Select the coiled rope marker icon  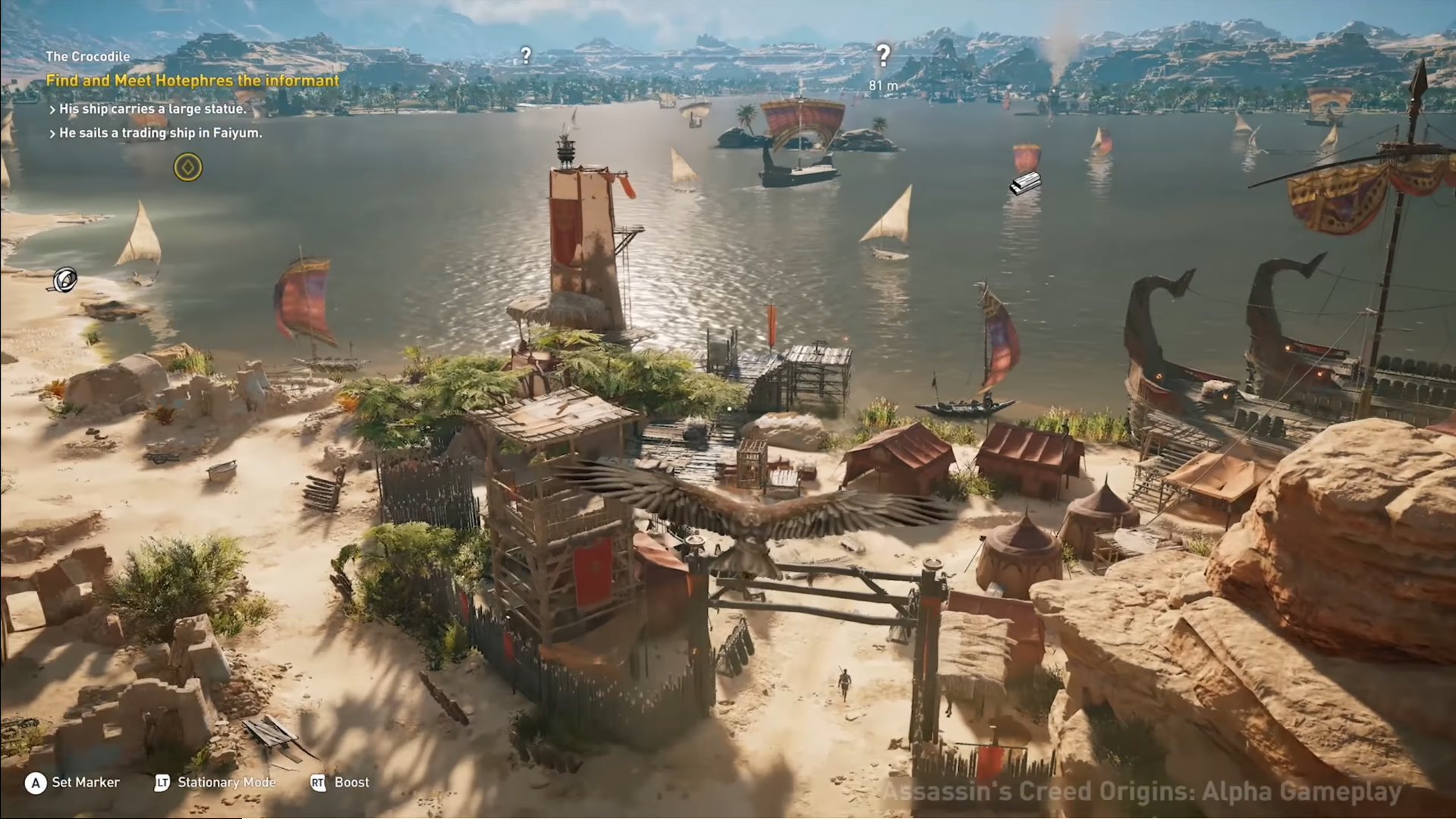point(64,280)
